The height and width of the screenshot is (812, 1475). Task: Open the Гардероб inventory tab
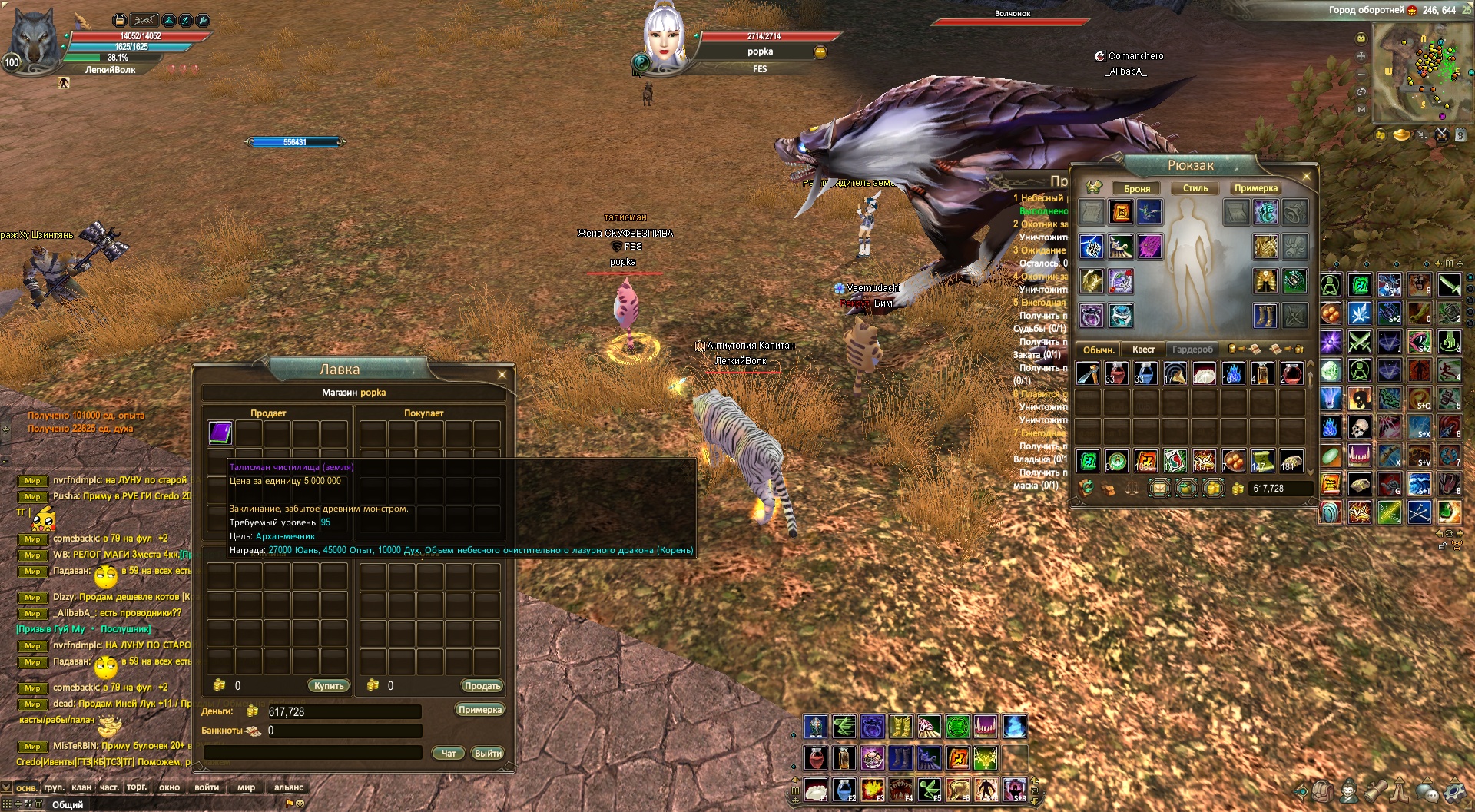1192,350
